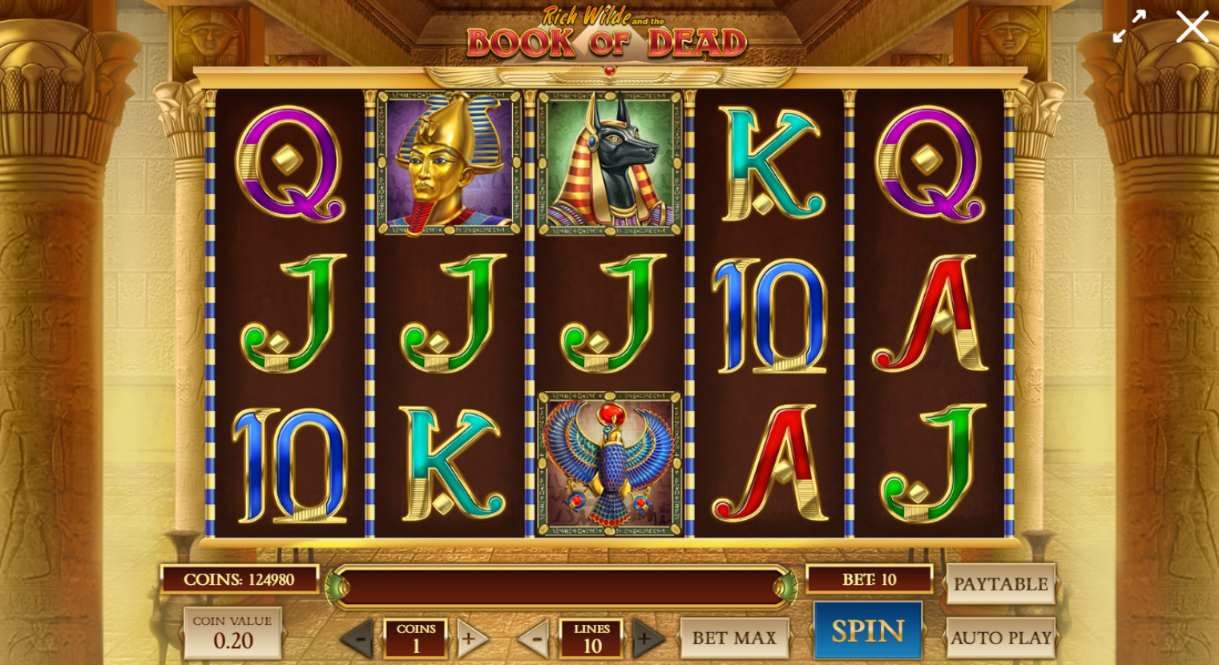Toggle fullscreen with the arrows icon
Screen dimensions: 1219x665
point(1129,27)
